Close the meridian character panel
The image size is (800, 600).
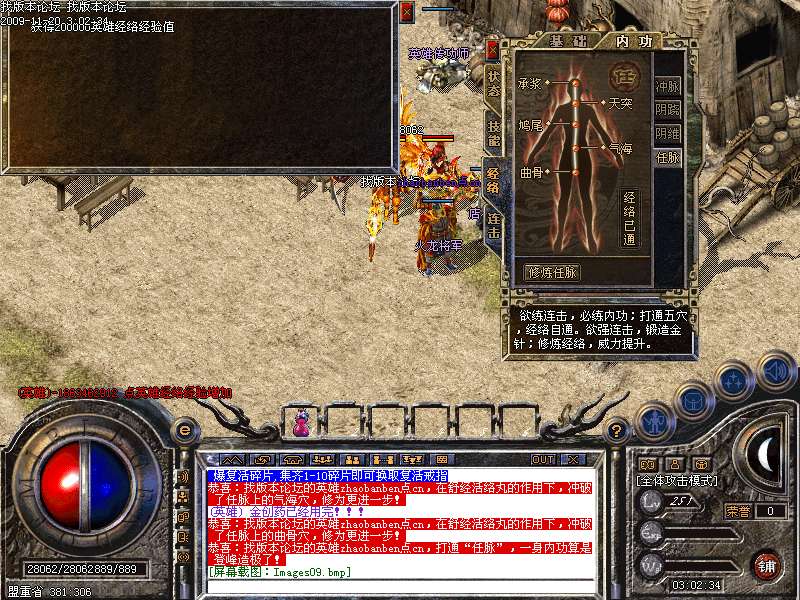pos(492,48)
